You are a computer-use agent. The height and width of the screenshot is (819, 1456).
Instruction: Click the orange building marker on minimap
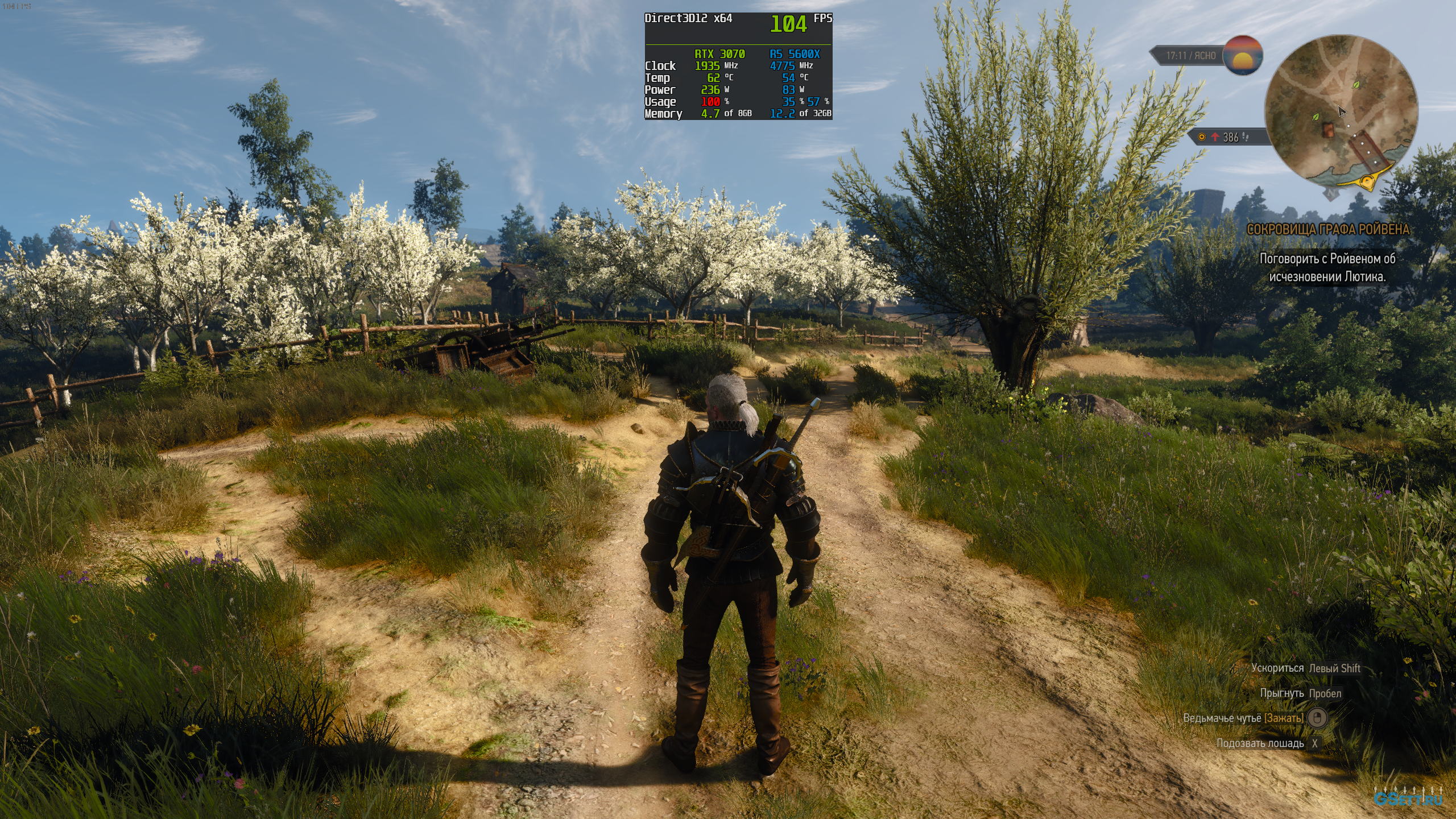pyautogui.click(x=1329, y=130)
